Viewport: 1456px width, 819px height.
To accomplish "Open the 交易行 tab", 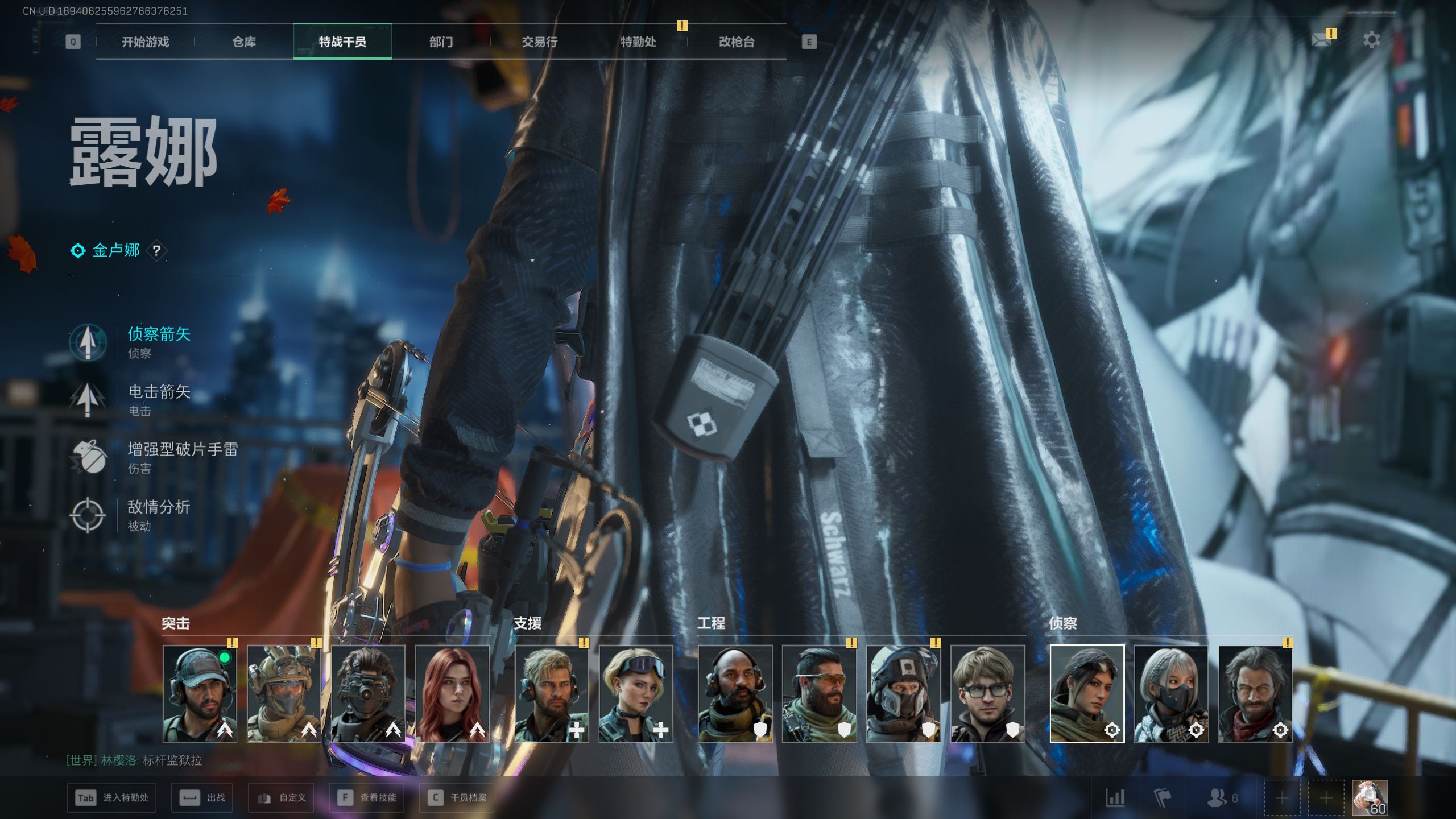I will tap(539, 42).
